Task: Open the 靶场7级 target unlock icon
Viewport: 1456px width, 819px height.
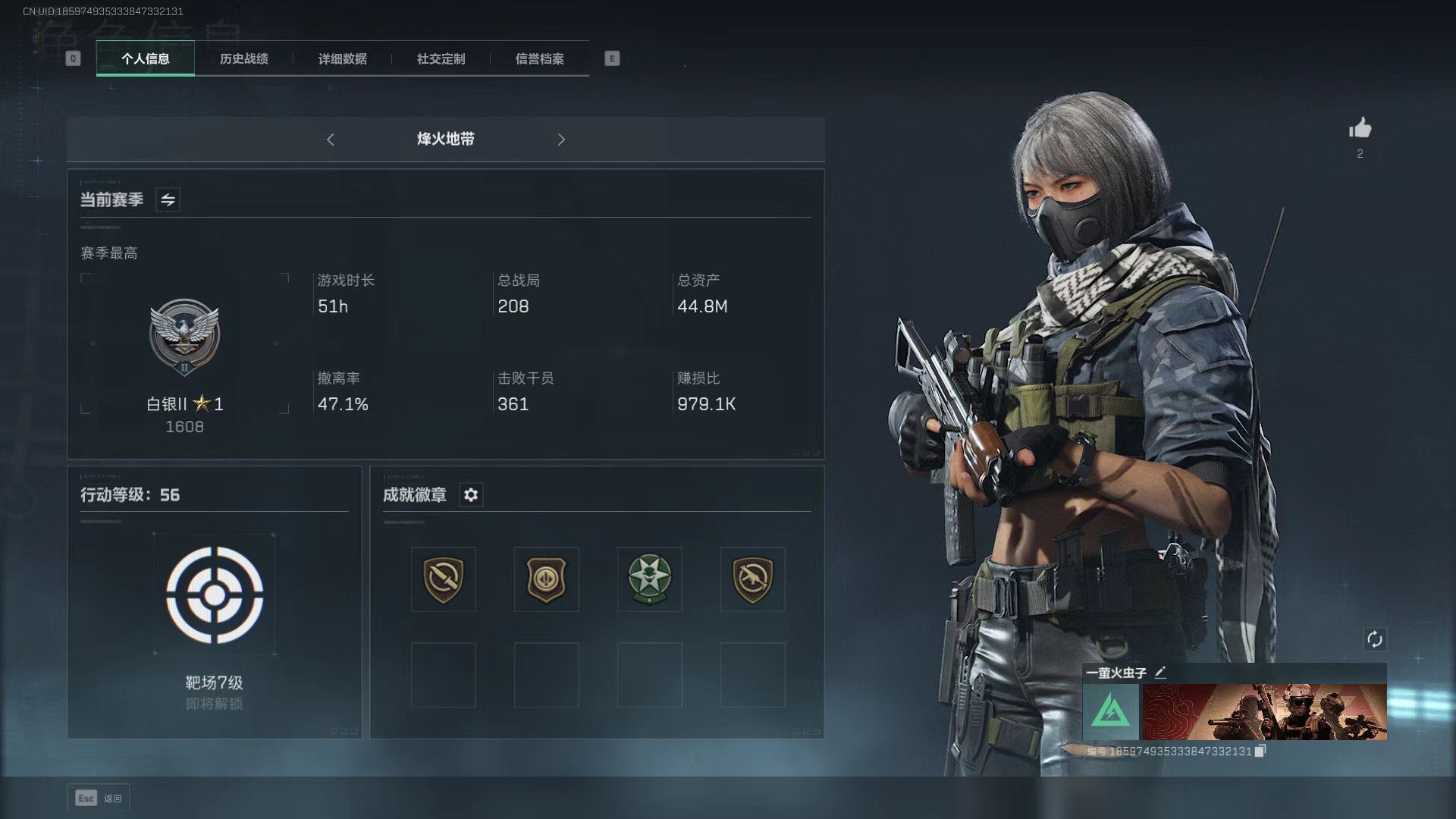Action: 215,595
